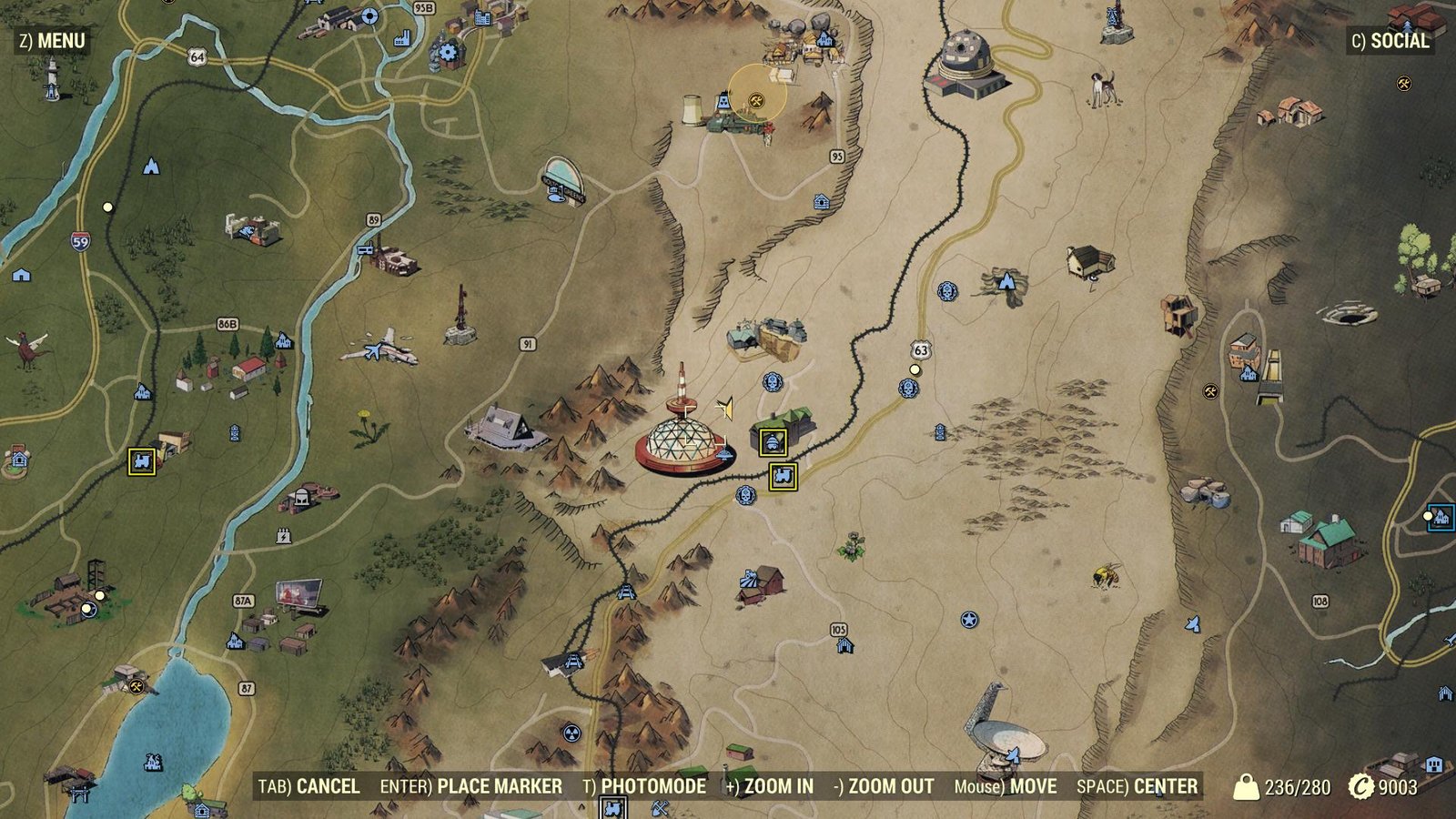1456x819 pixels.
Task: Click the Zoom In map control
Action: tap(769, 786)
